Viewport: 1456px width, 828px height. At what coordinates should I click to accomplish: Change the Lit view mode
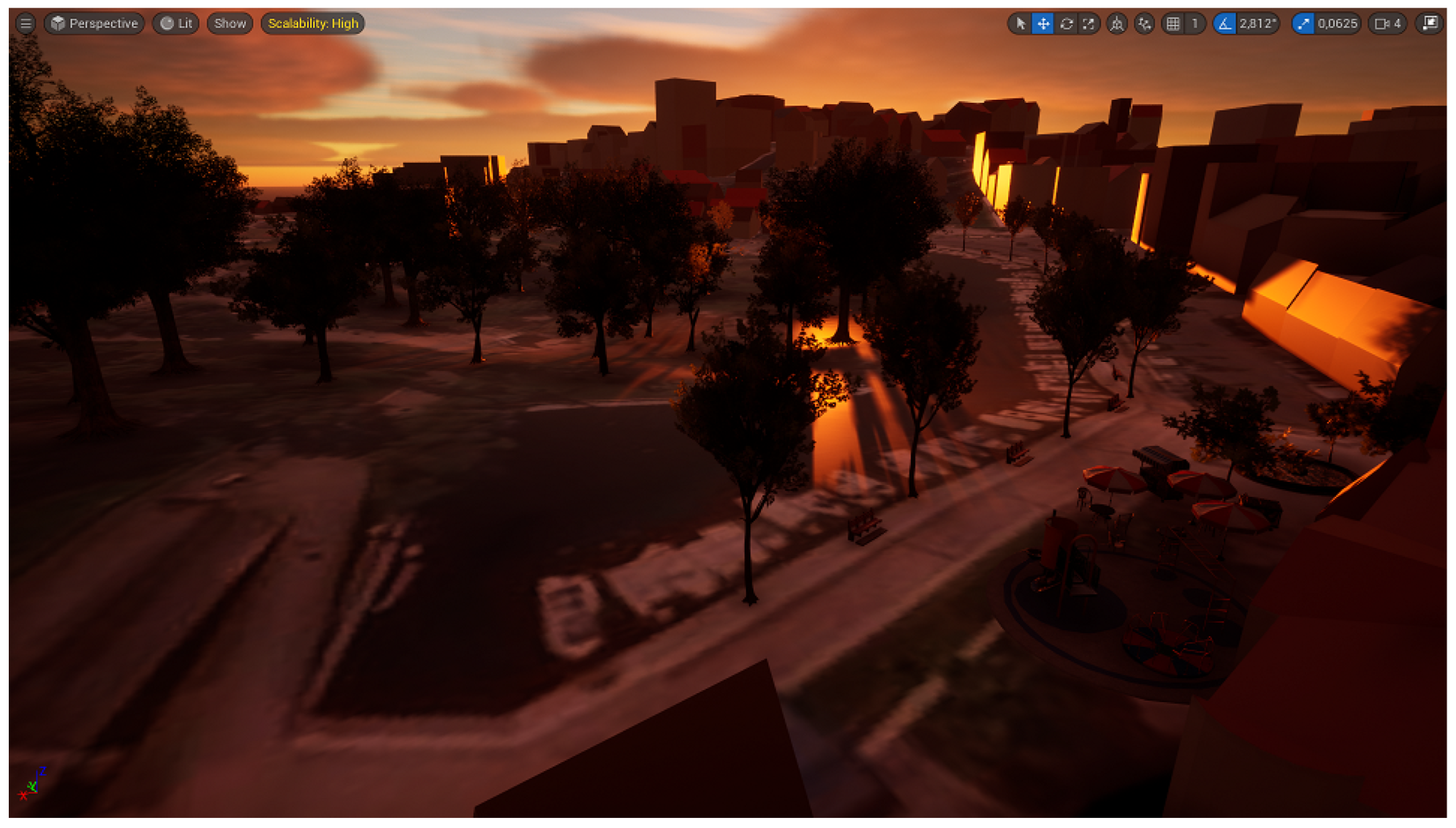point(176,24)
